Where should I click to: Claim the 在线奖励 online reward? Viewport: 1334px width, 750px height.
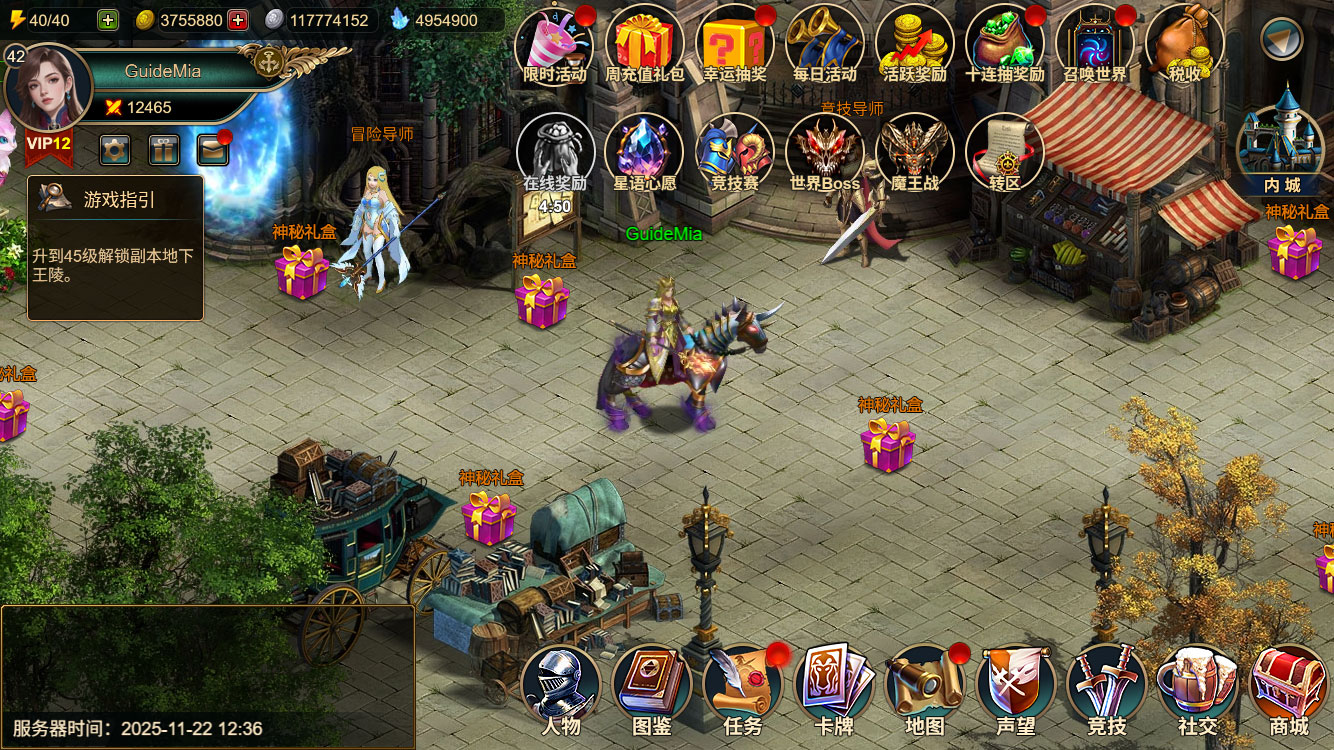click(x=554, y=155)
